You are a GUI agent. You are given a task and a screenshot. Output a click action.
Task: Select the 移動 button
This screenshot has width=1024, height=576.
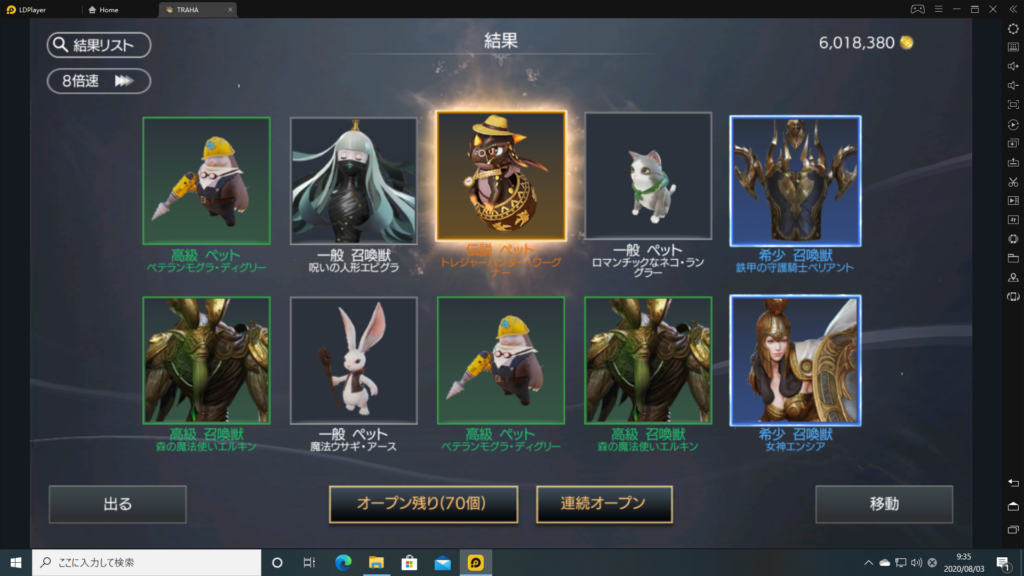coord(883,504)
